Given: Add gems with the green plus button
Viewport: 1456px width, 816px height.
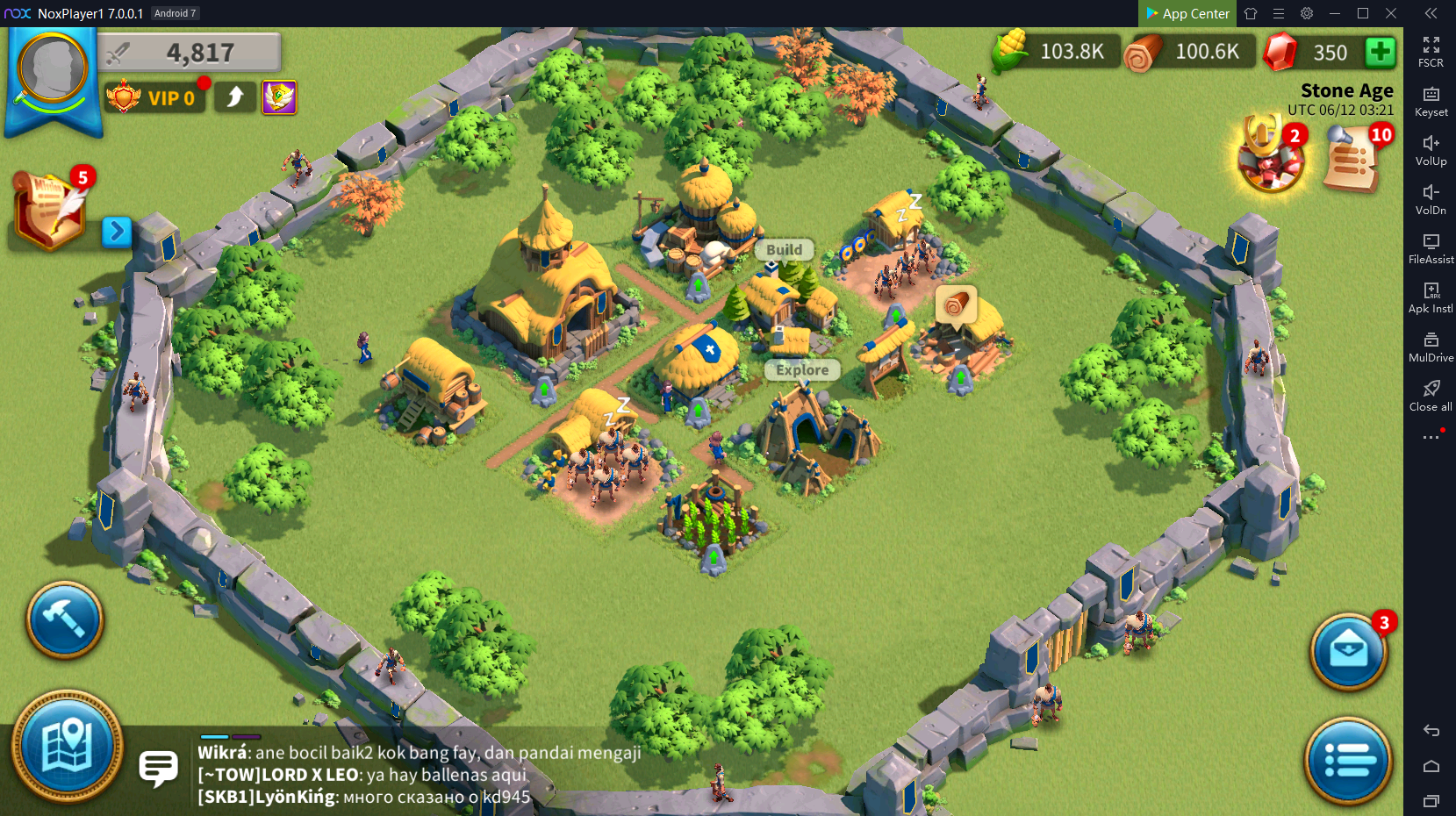Looking at the screenshot, I should click(1380, 52).
